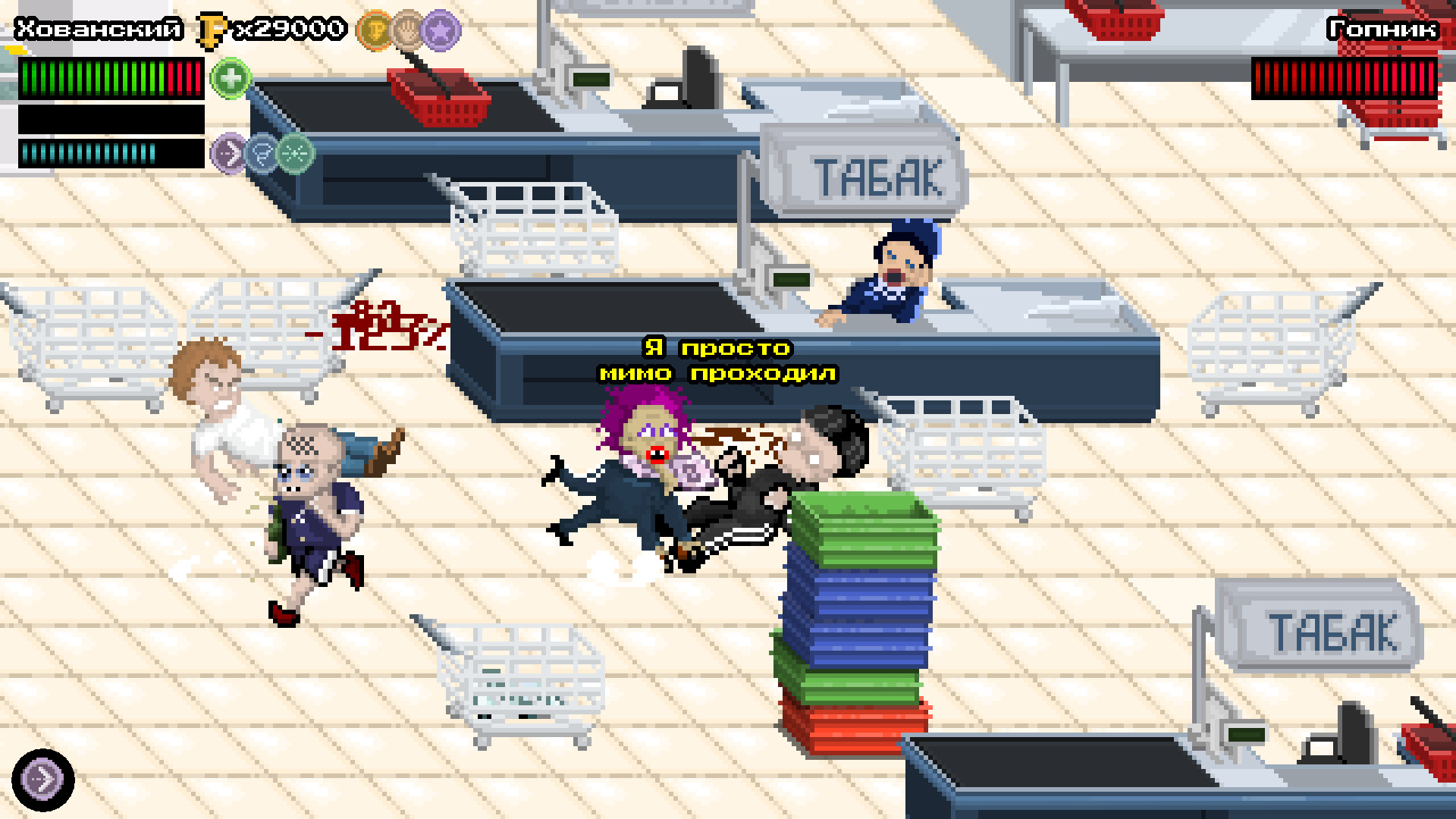Screen dimensions: 1456x819
Task: Activate the blue tornado ability icon
Action: pyautogui.click(x=262, y=152)
